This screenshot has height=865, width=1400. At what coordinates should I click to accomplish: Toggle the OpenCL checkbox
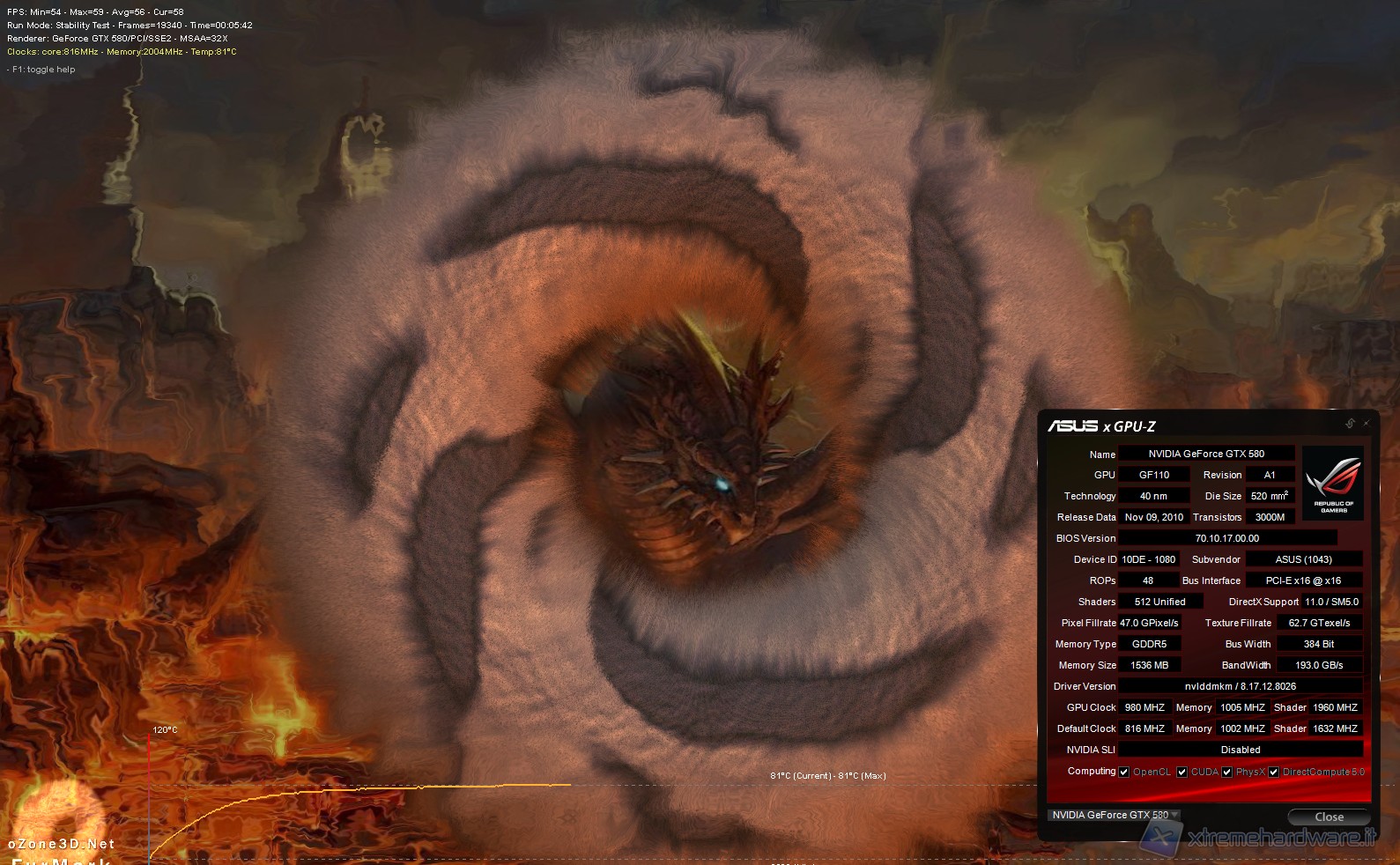point(1124,773)
